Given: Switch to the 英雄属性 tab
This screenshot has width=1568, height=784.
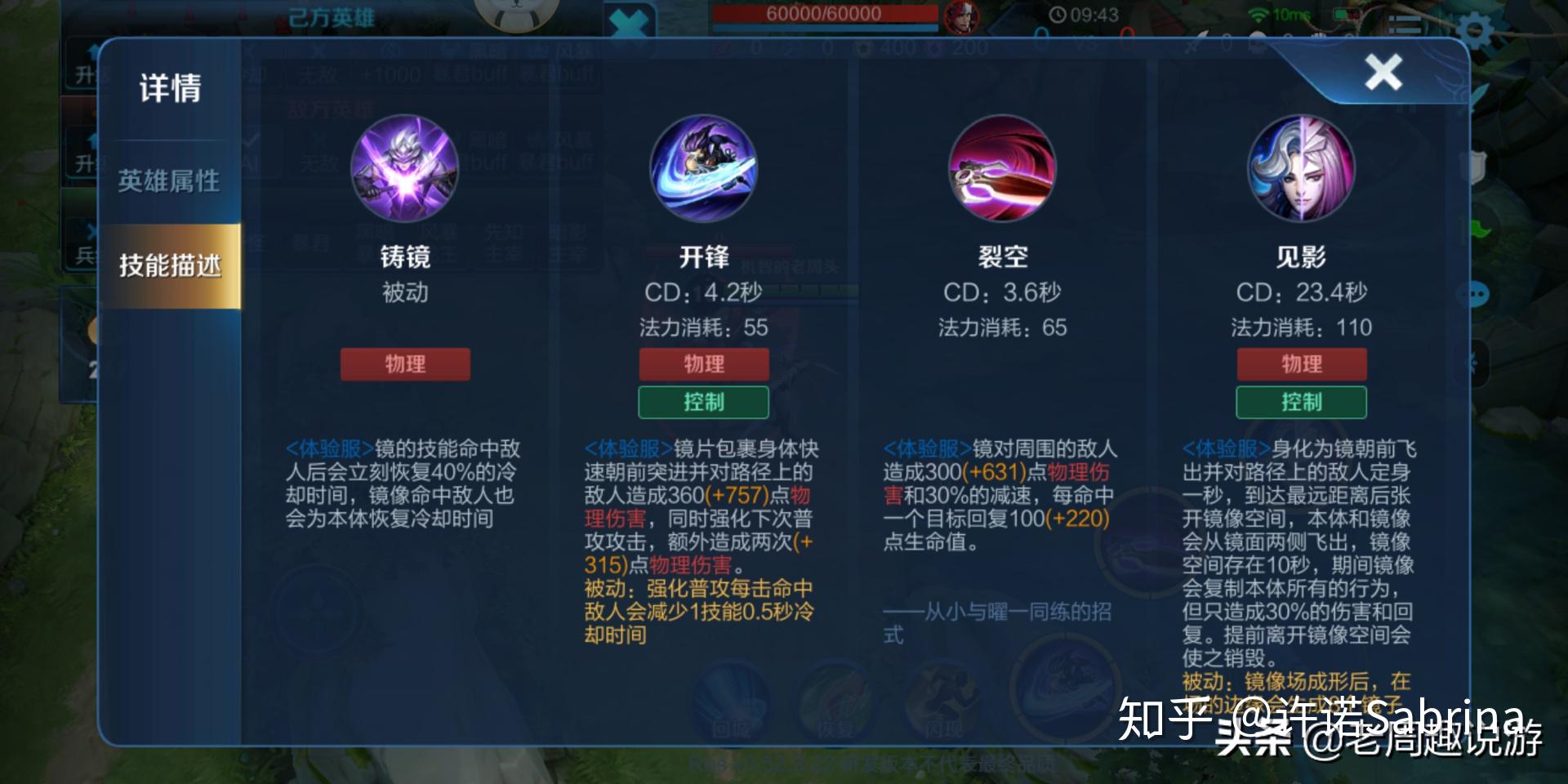Looking at the screenshot, I should pyautogui.click(x=170, y=181).
